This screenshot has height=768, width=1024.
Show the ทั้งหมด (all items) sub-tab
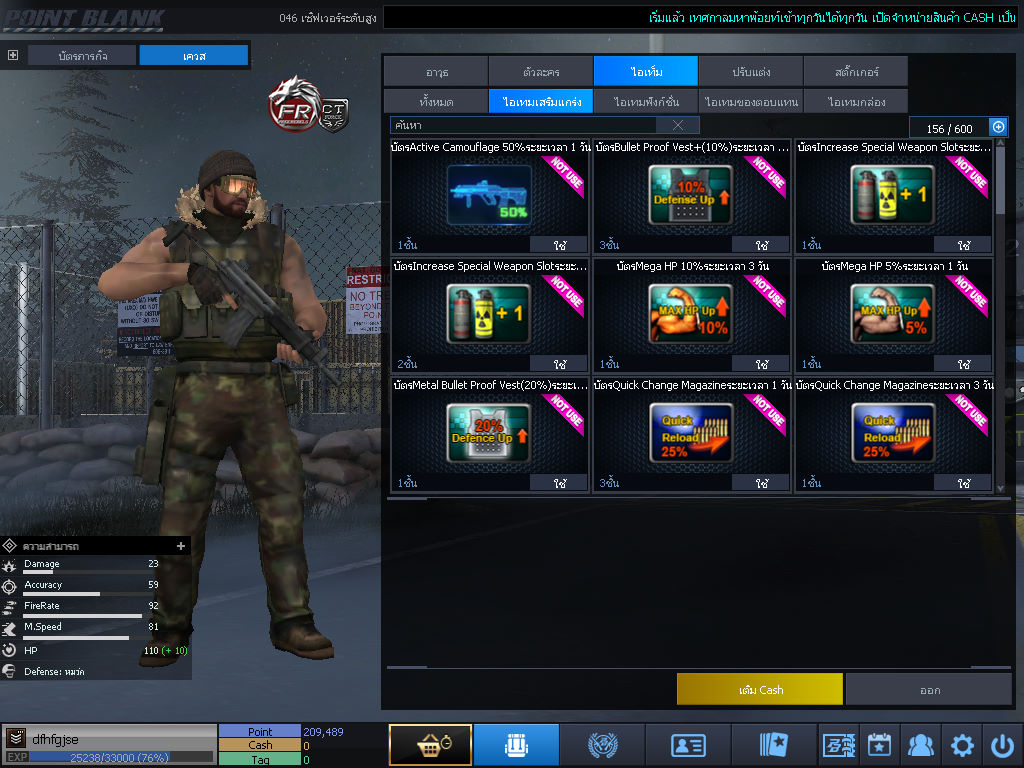(x=435, y=101)
